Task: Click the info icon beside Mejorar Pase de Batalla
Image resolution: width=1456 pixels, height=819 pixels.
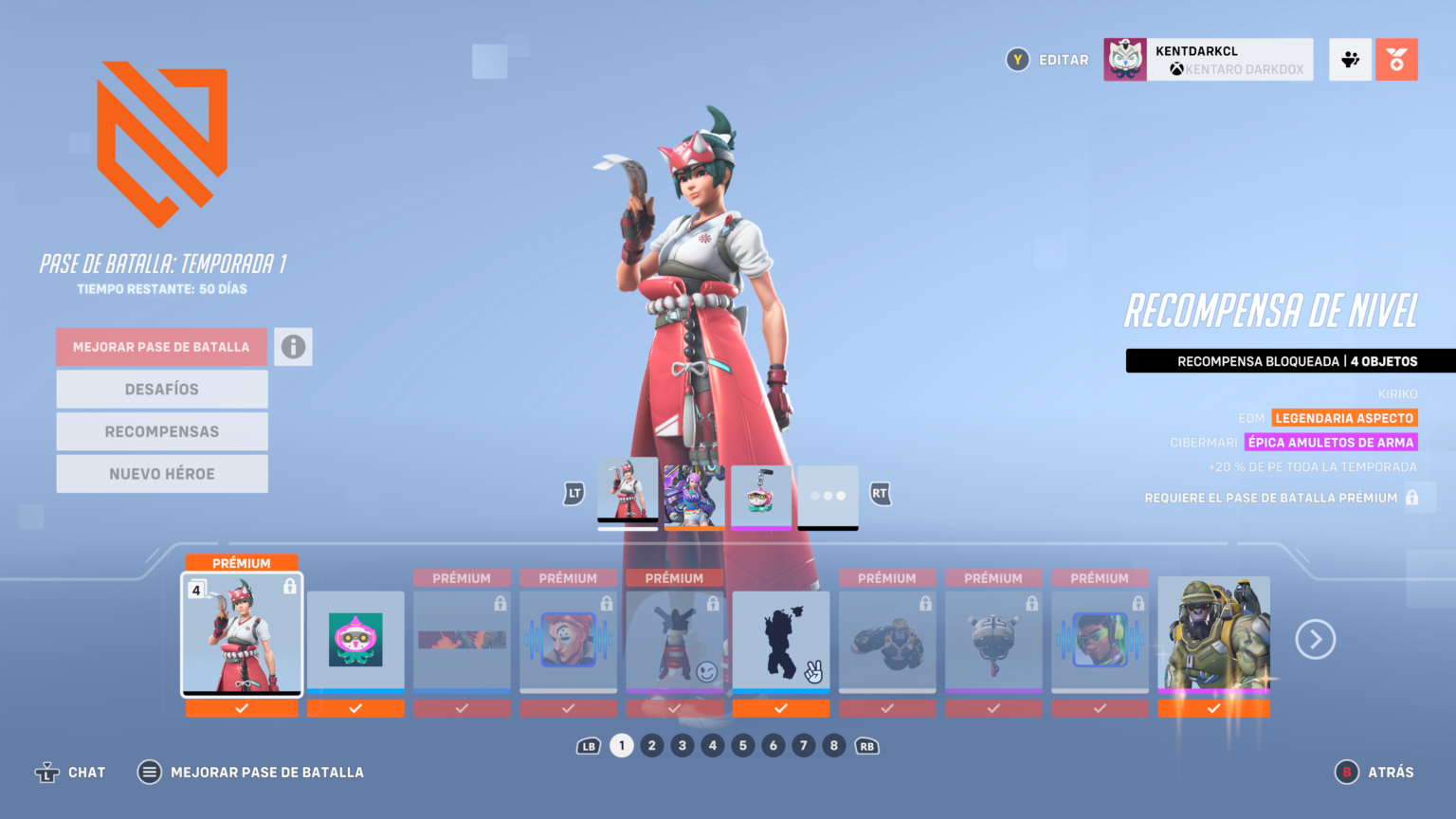Action: (x=293, y=346)
